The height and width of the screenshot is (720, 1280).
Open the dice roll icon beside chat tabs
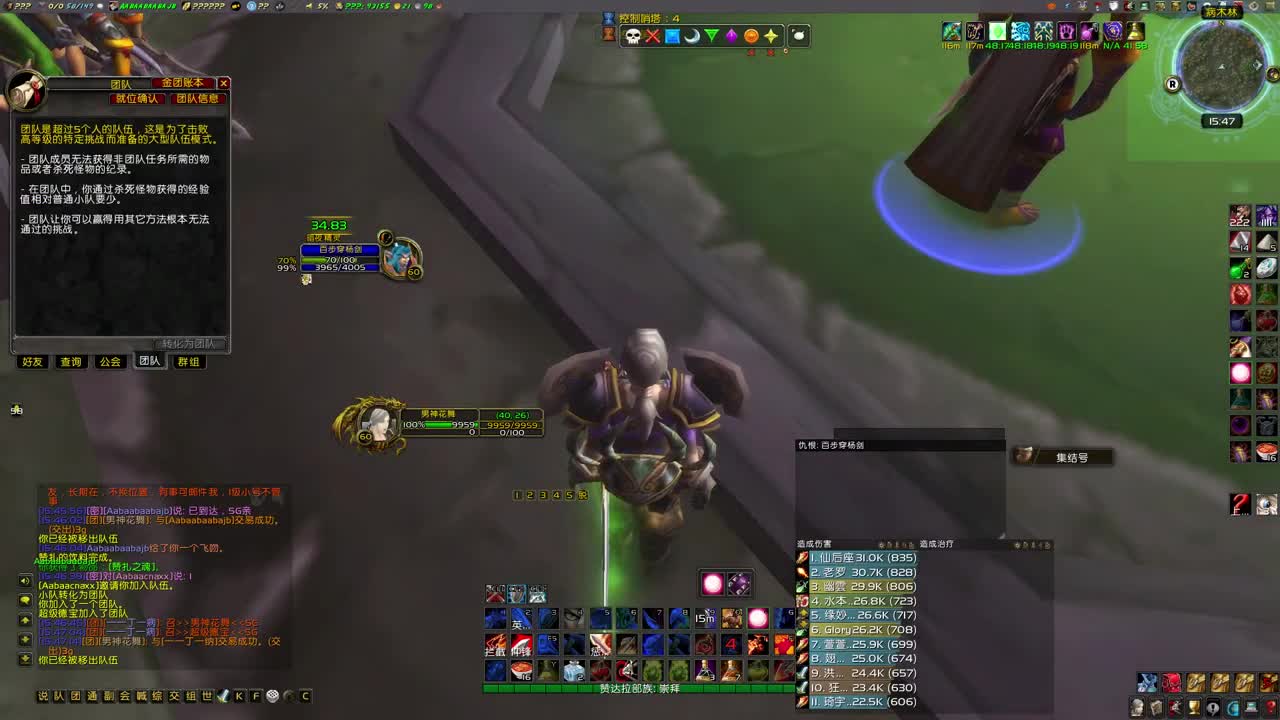pyautogui.click(x=271, y=696)
